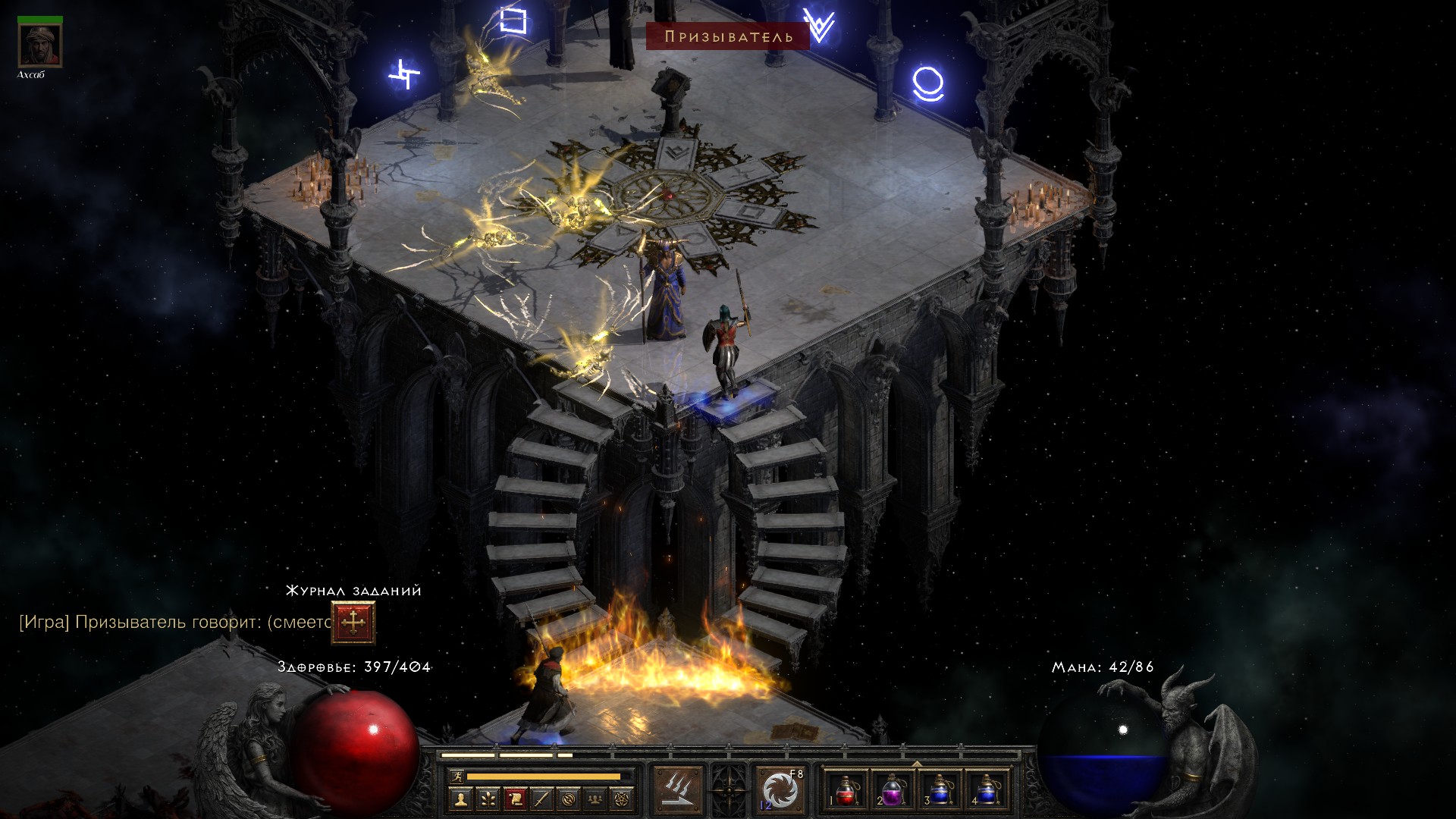Drink the purple rejuvenation potion
Image resolution: width=1456 pixels, height=819 pixels.
[x=893, y=791]
